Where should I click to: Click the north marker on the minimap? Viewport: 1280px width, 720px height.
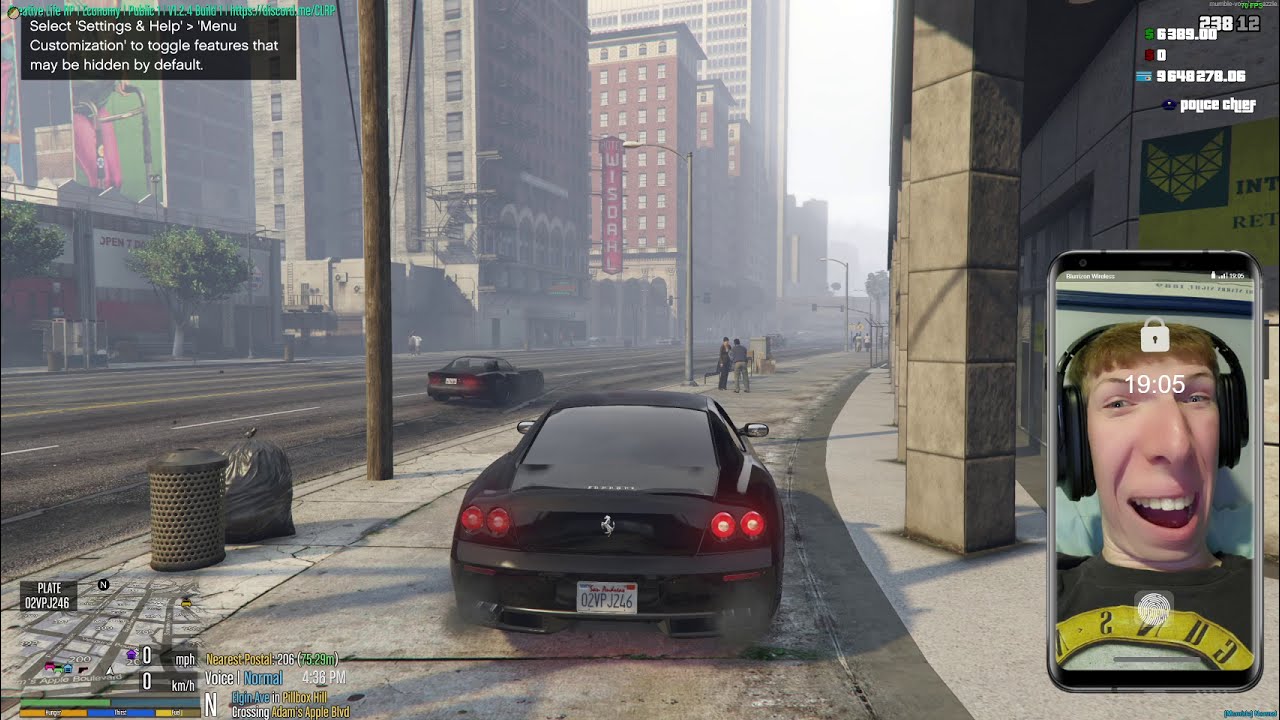point(103,585)
